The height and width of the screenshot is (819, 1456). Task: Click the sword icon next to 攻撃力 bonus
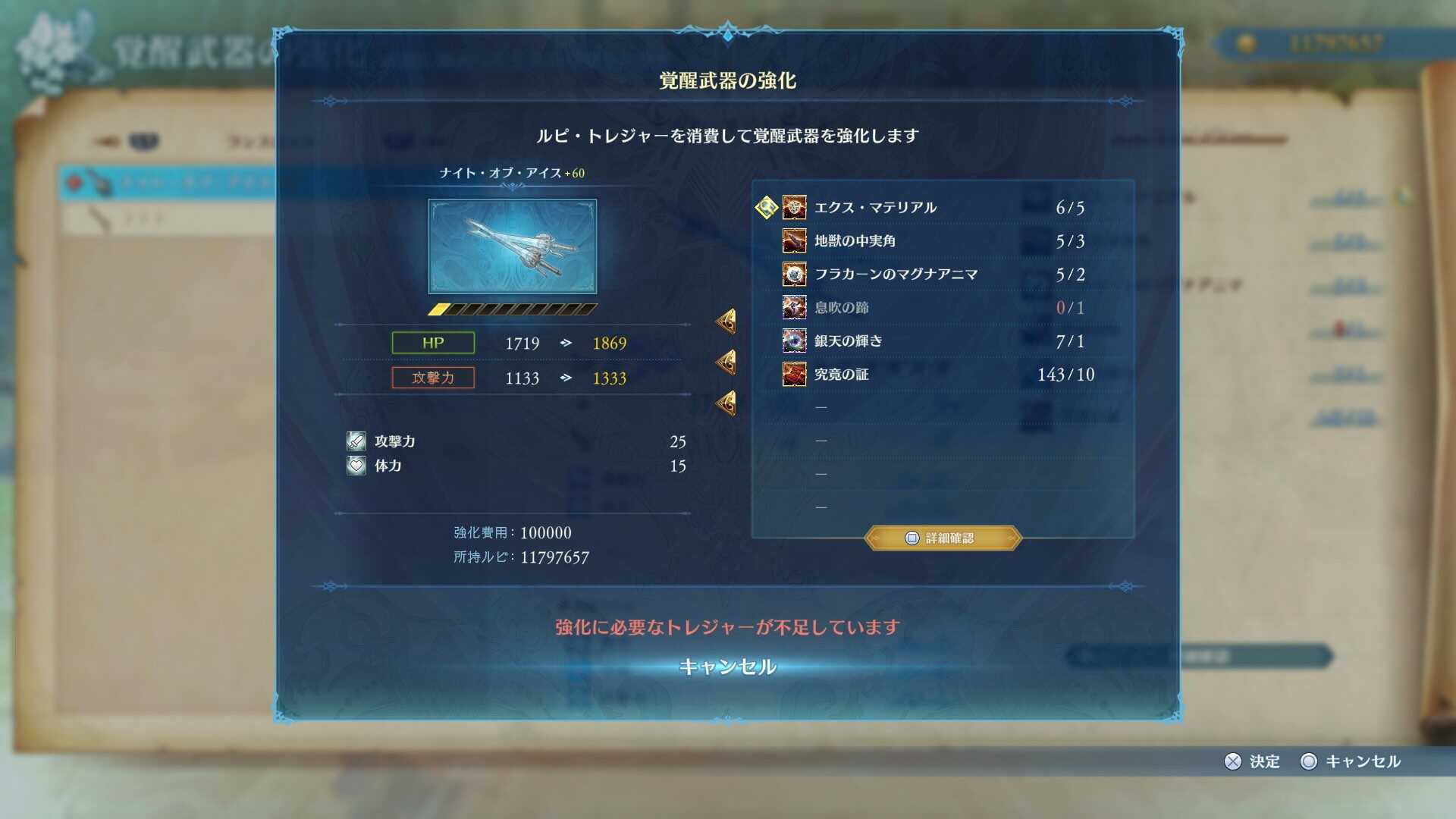pos(355,441)
